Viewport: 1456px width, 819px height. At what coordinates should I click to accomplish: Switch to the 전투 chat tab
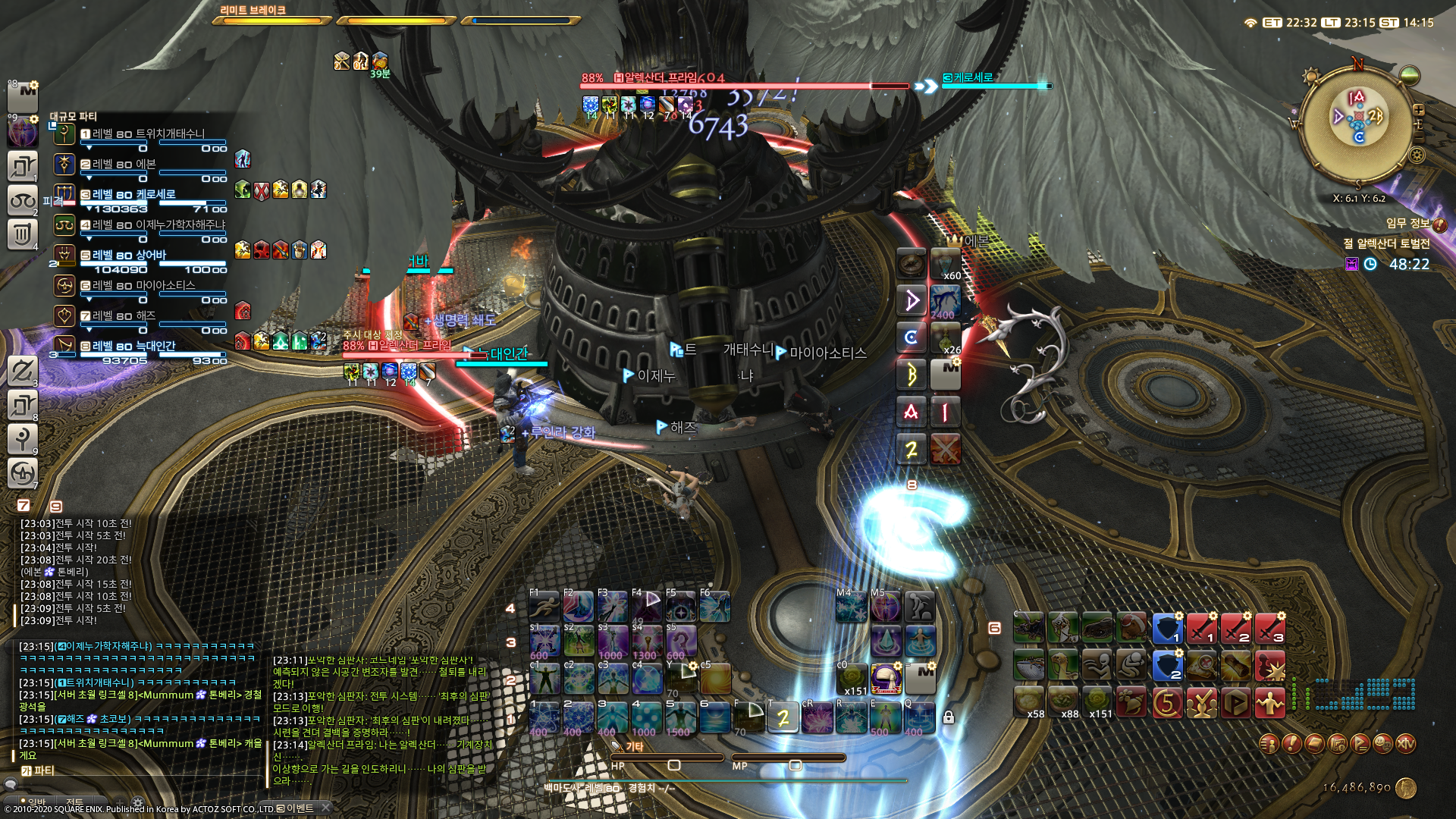coord(74,802)
